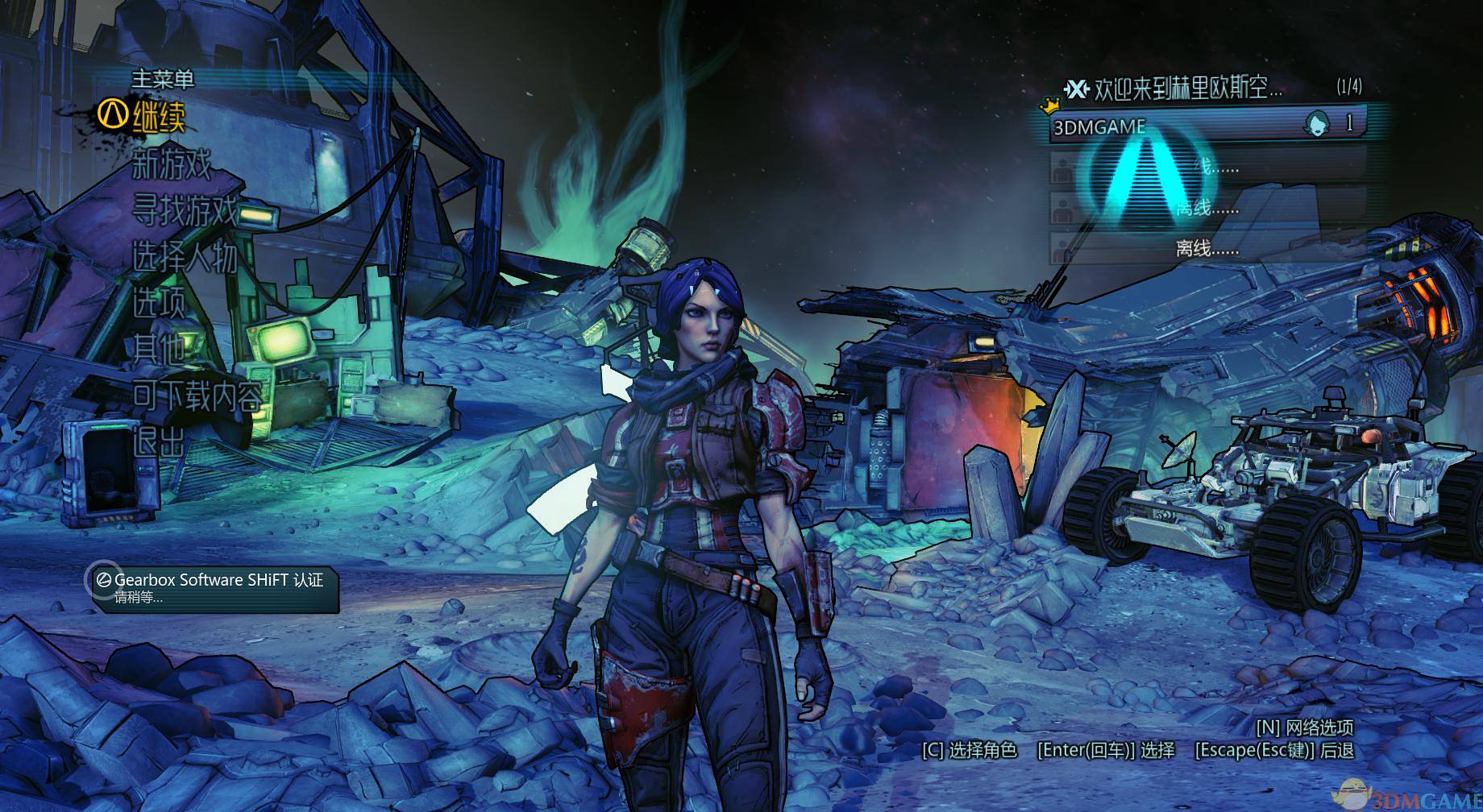Open the 寻找游戏 find game menu
1483x812 pixels.
pos(185,212)
